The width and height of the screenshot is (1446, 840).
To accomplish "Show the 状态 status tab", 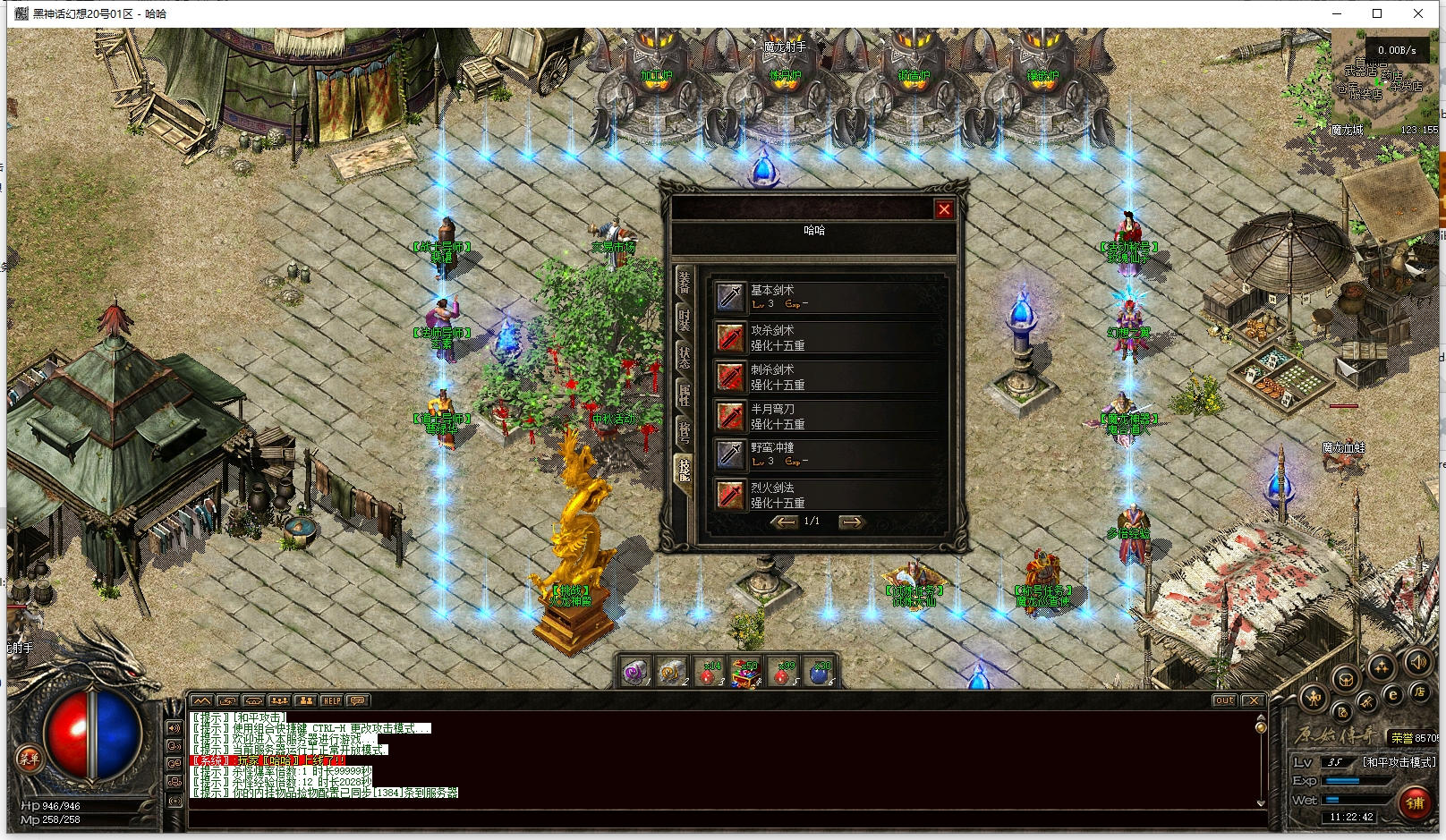I will pos(684,356).
